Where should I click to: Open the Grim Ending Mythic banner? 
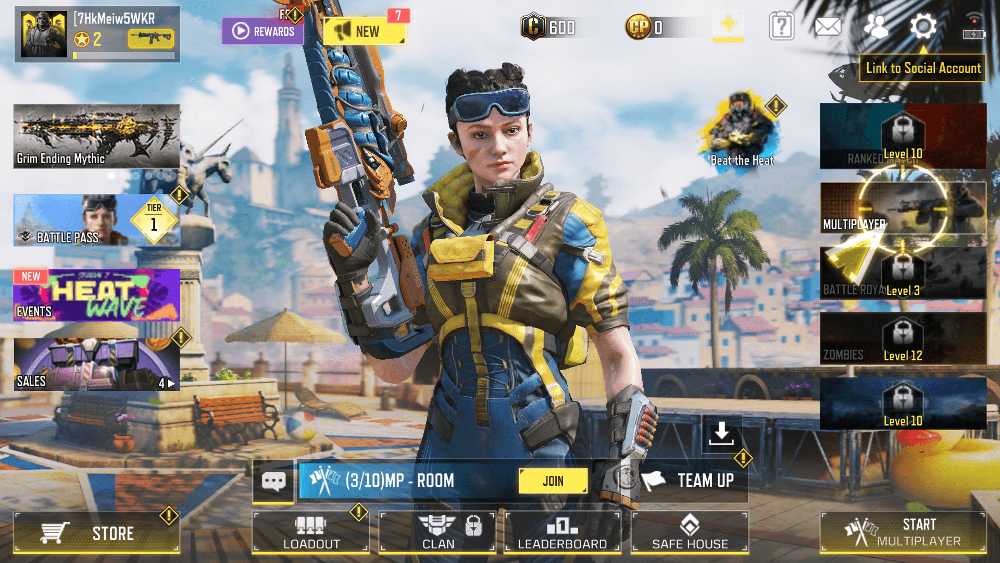tap(97, 136)
